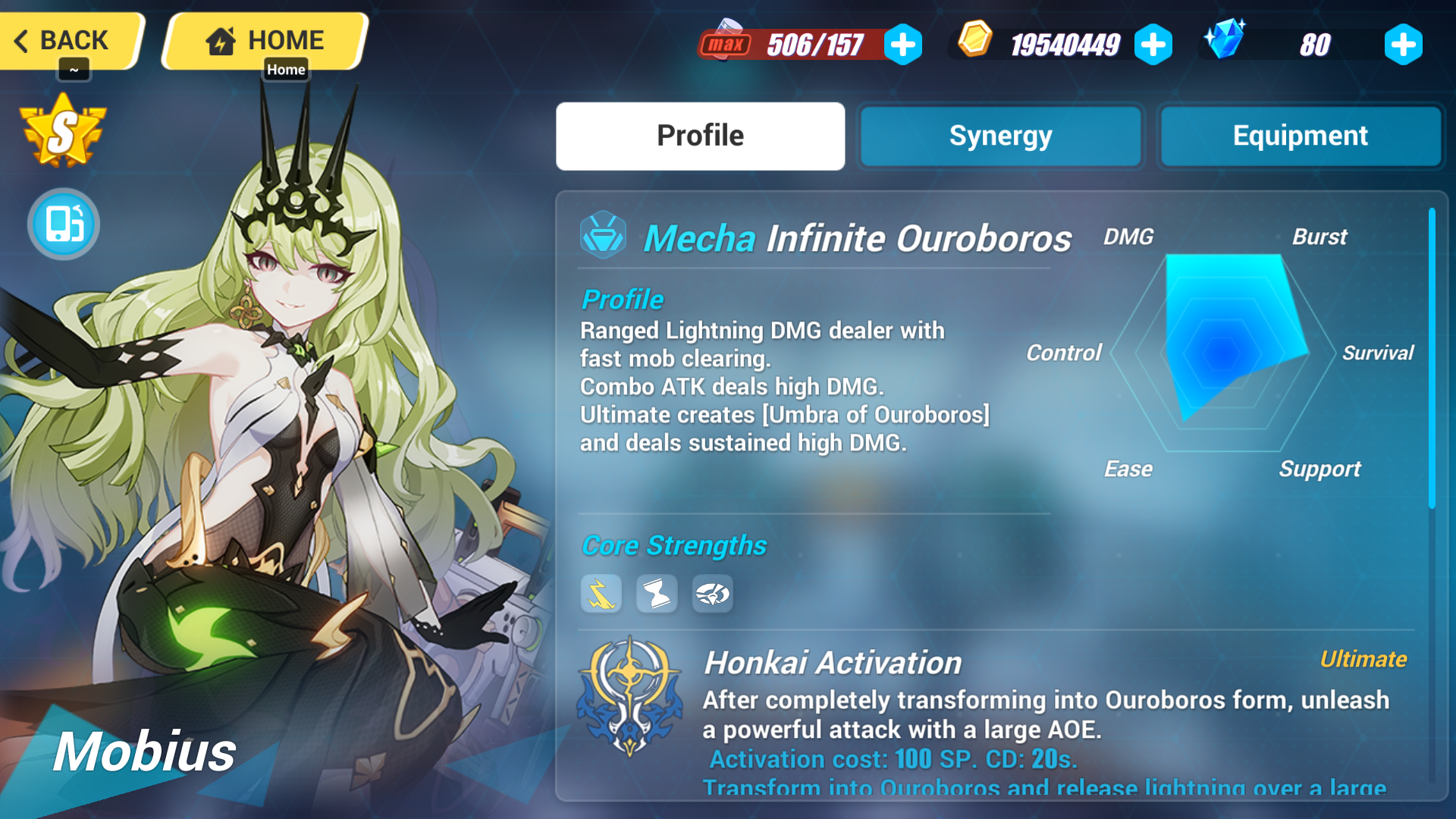Click the gold coin currency icon
This screenshot has width=1456, height=819.
coord(973,43)
